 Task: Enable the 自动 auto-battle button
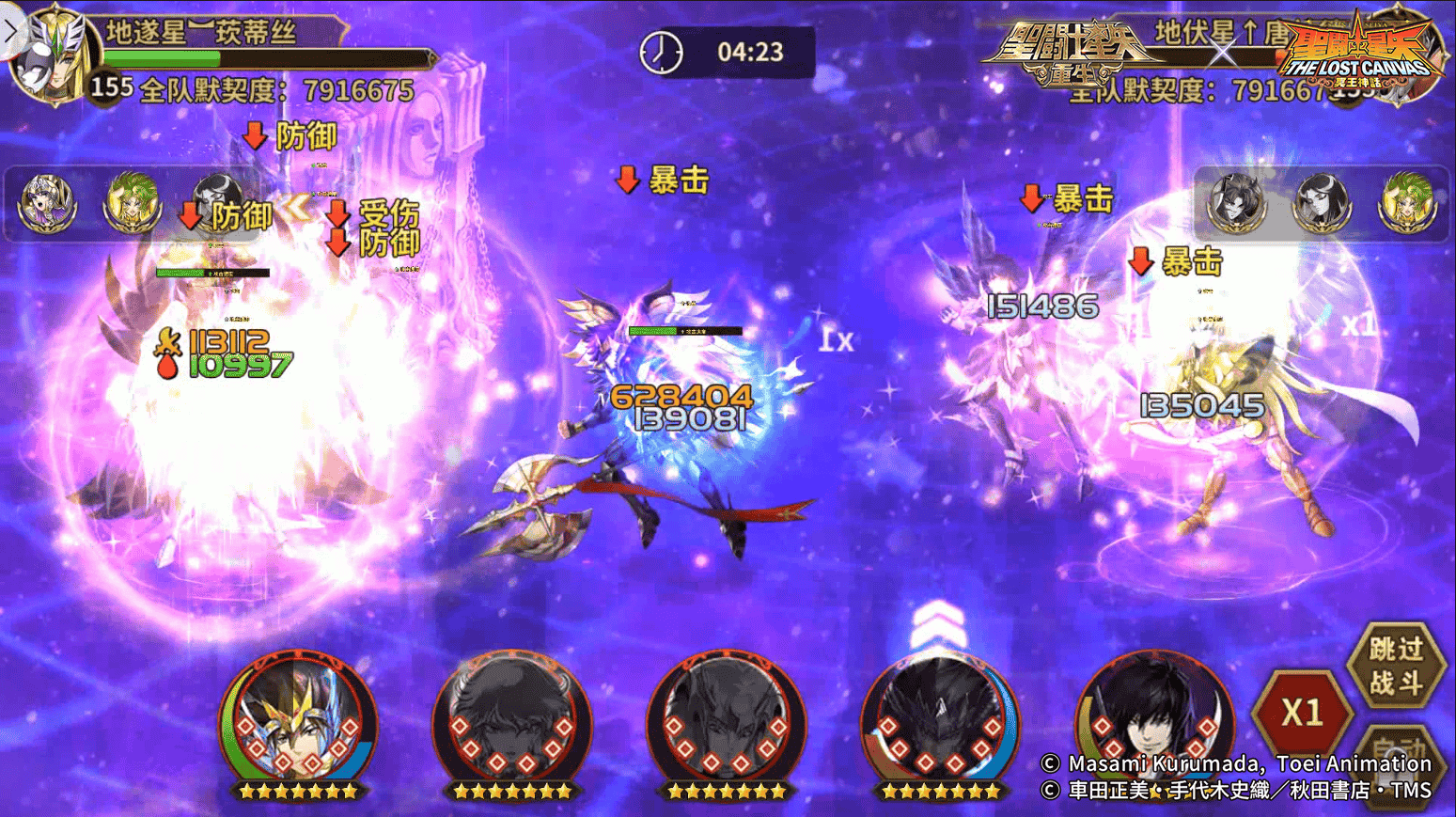click(x=1400, y=752)
